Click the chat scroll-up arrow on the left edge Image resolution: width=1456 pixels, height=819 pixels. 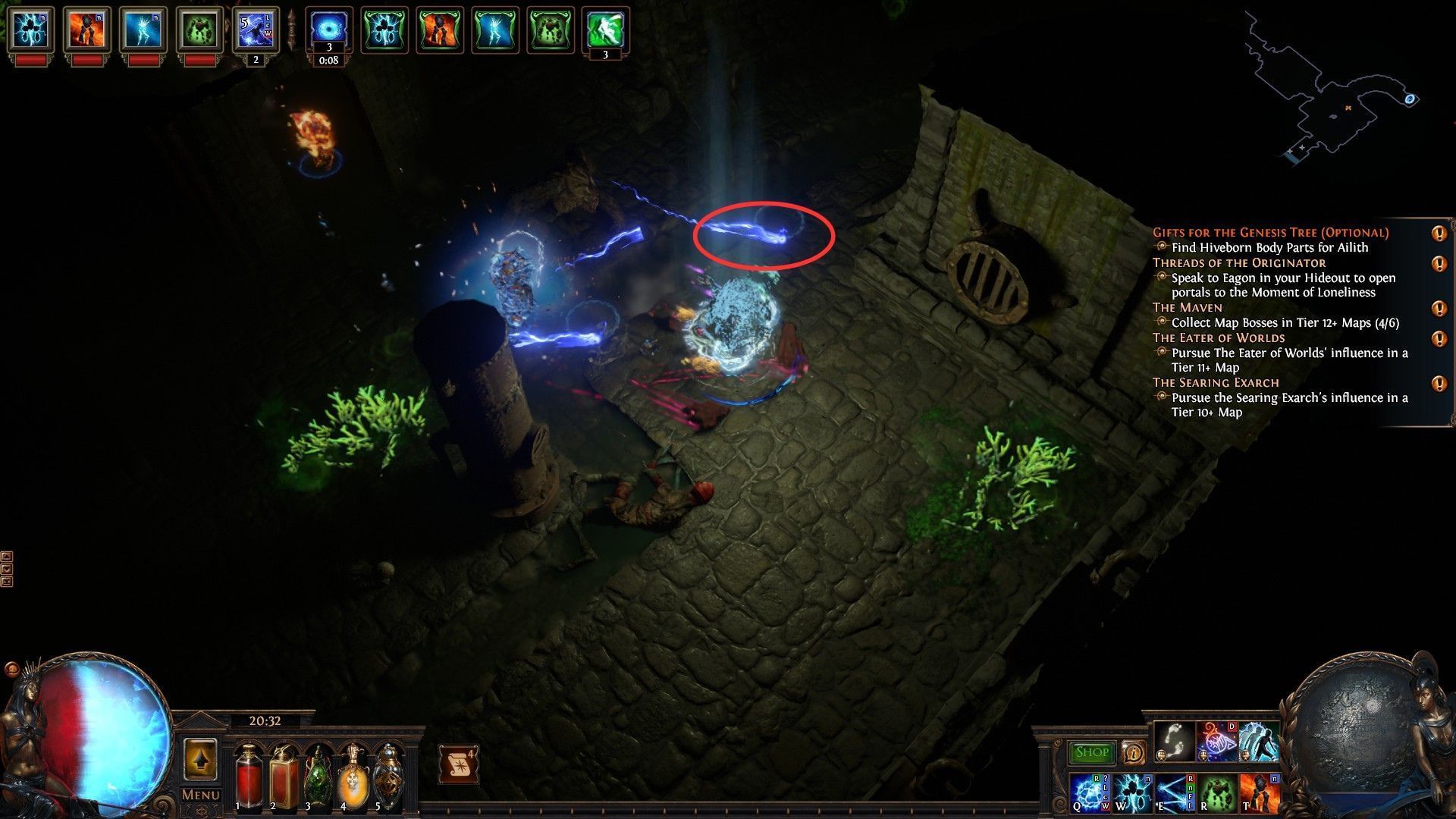[x=7, y=556]
